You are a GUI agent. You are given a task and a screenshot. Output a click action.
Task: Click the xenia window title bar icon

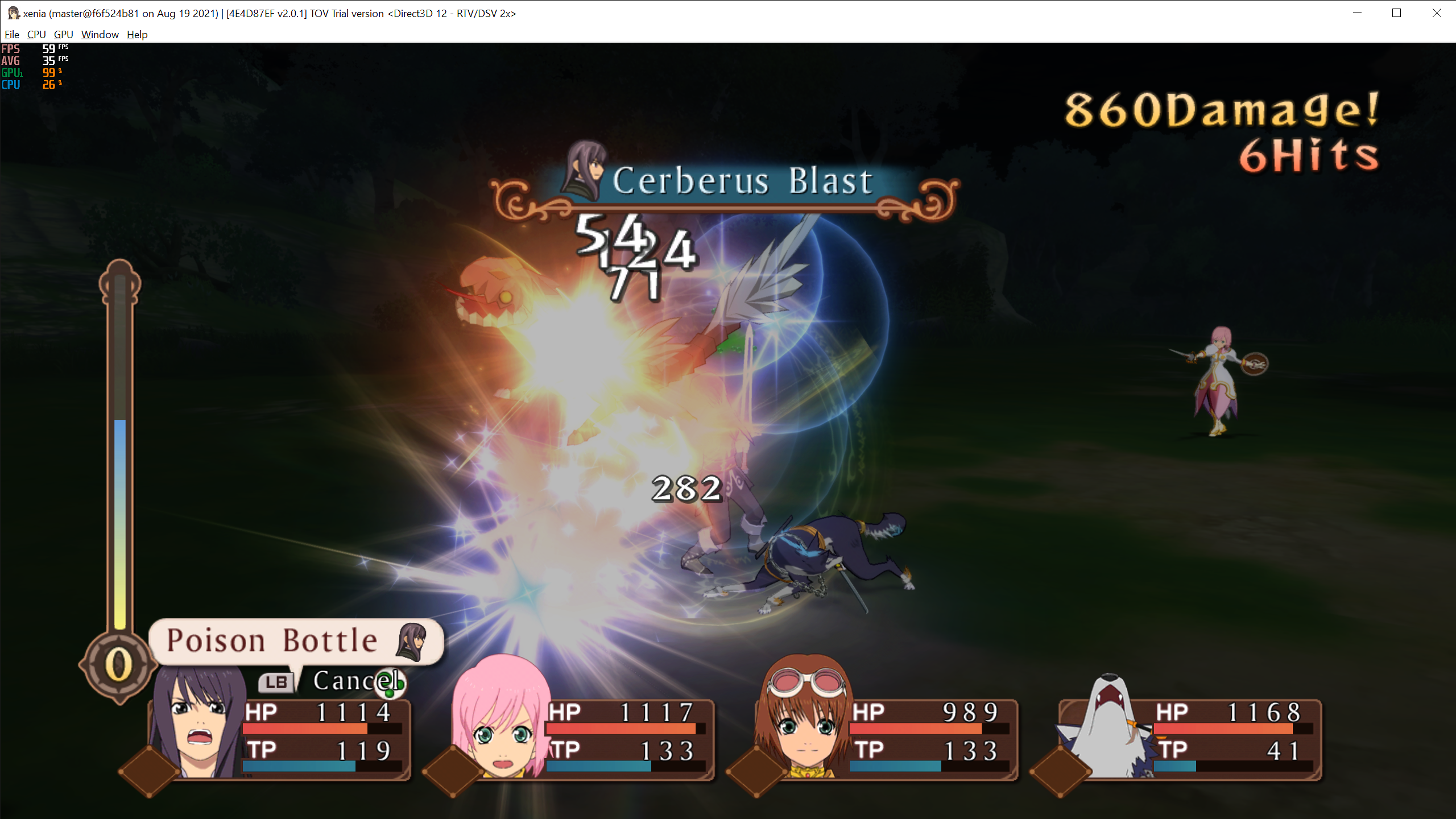[x=12, y=13]
